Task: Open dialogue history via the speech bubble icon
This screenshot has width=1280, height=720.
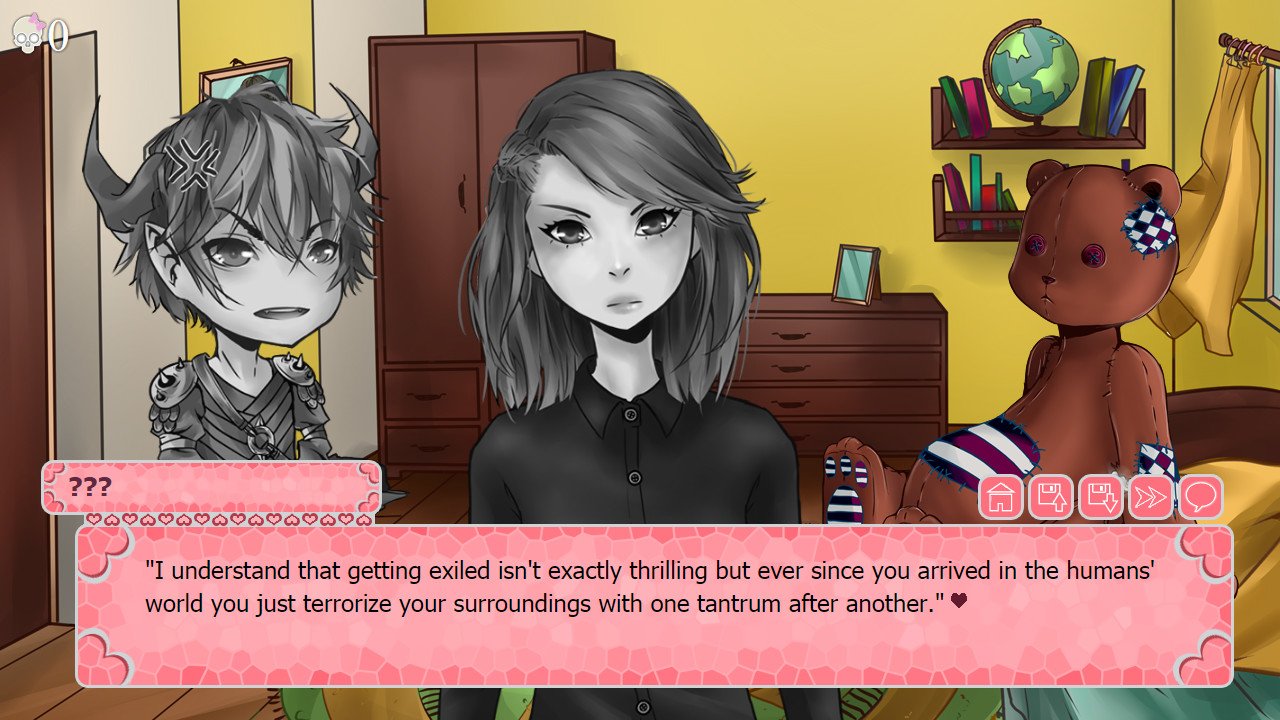Action: point(1200,496)
